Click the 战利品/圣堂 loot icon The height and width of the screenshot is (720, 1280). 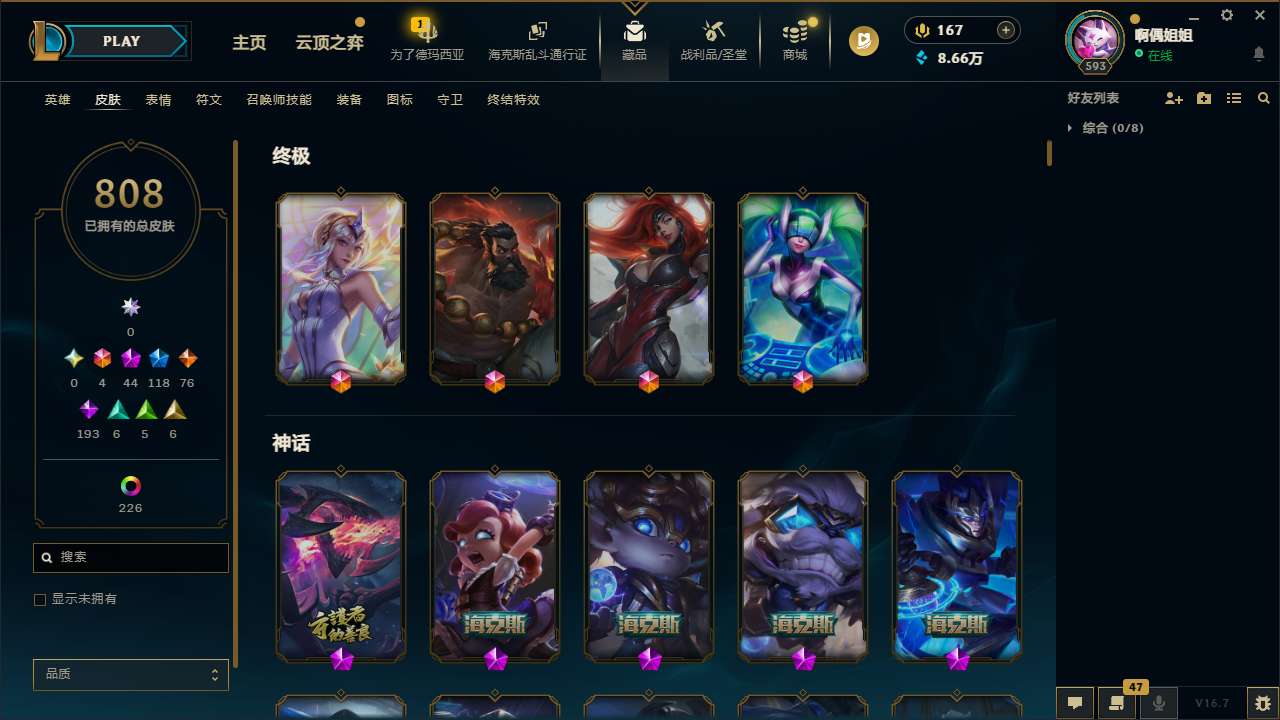coord(713,30)
